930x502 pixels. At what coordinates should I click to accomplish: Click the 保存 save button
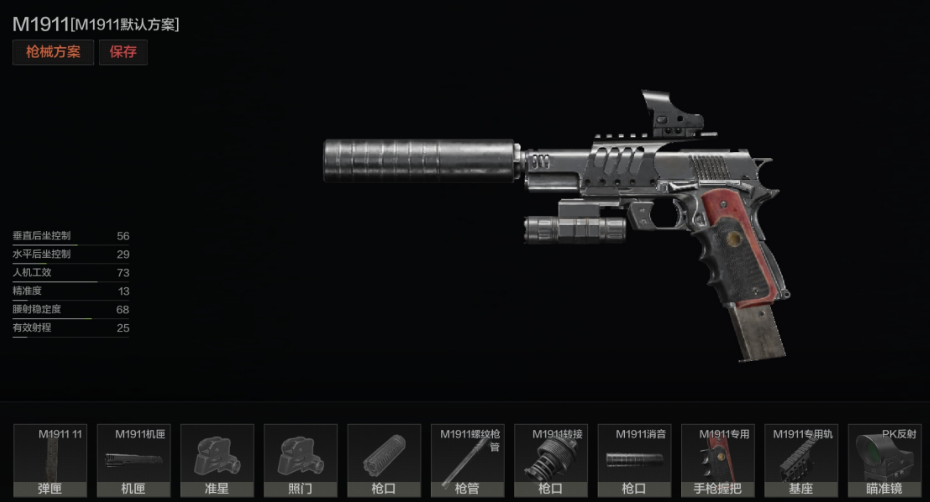tap(123, 52)
